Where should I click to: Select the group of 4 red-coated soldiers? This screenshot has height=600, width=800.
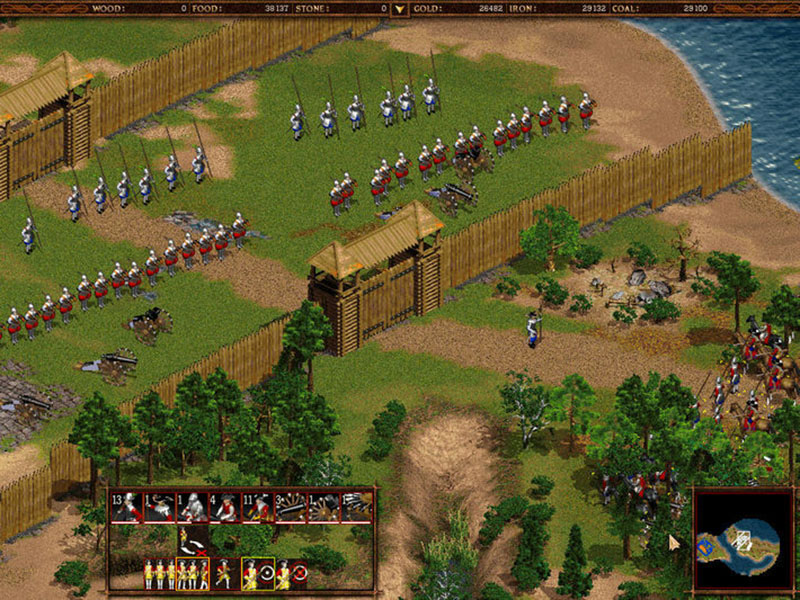point(225,508)
